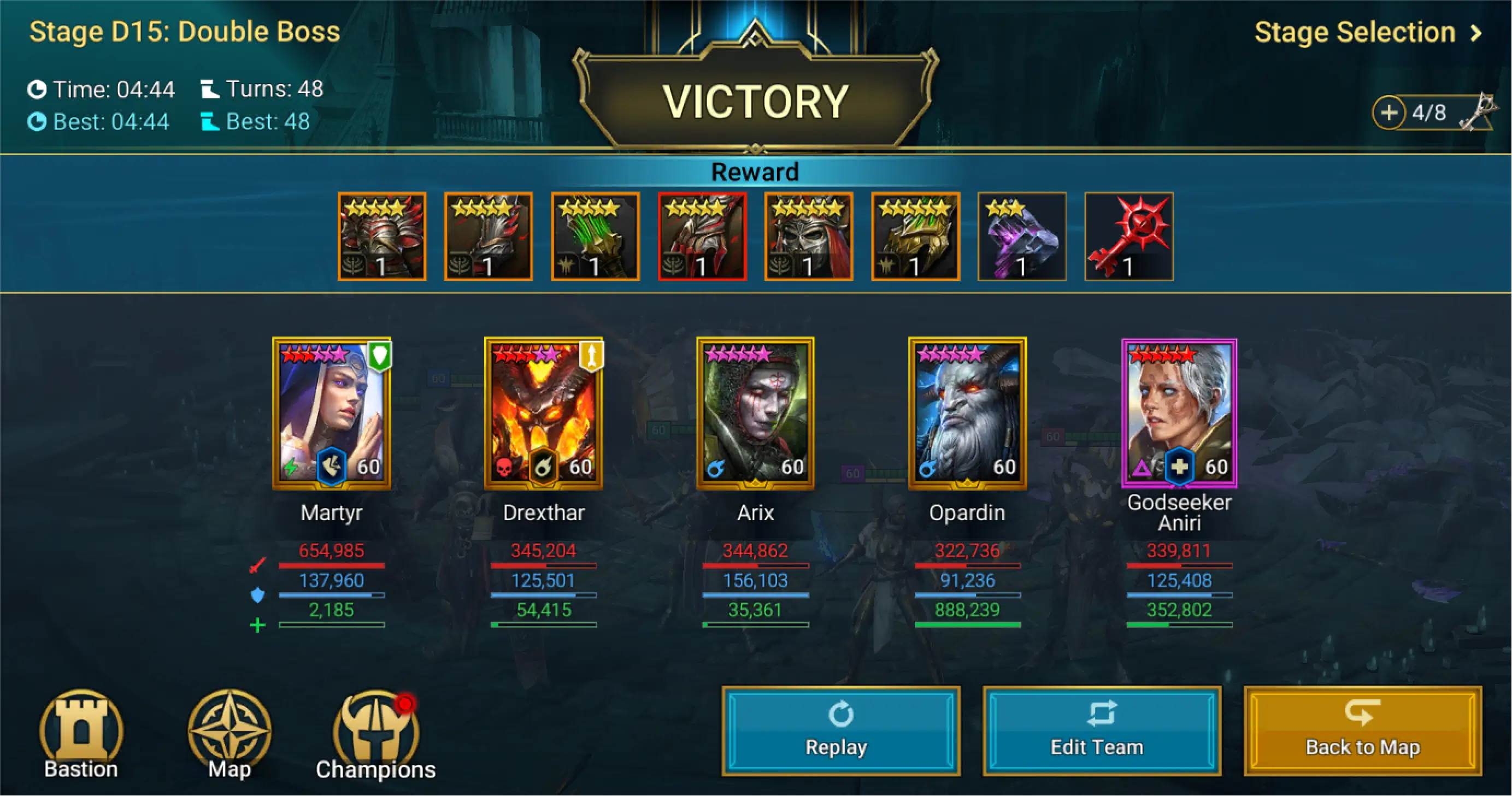Image resolution: width=1512 pixels, height=796 pixels.
Task: Go Back to Map
Action: coord(1362,731)
